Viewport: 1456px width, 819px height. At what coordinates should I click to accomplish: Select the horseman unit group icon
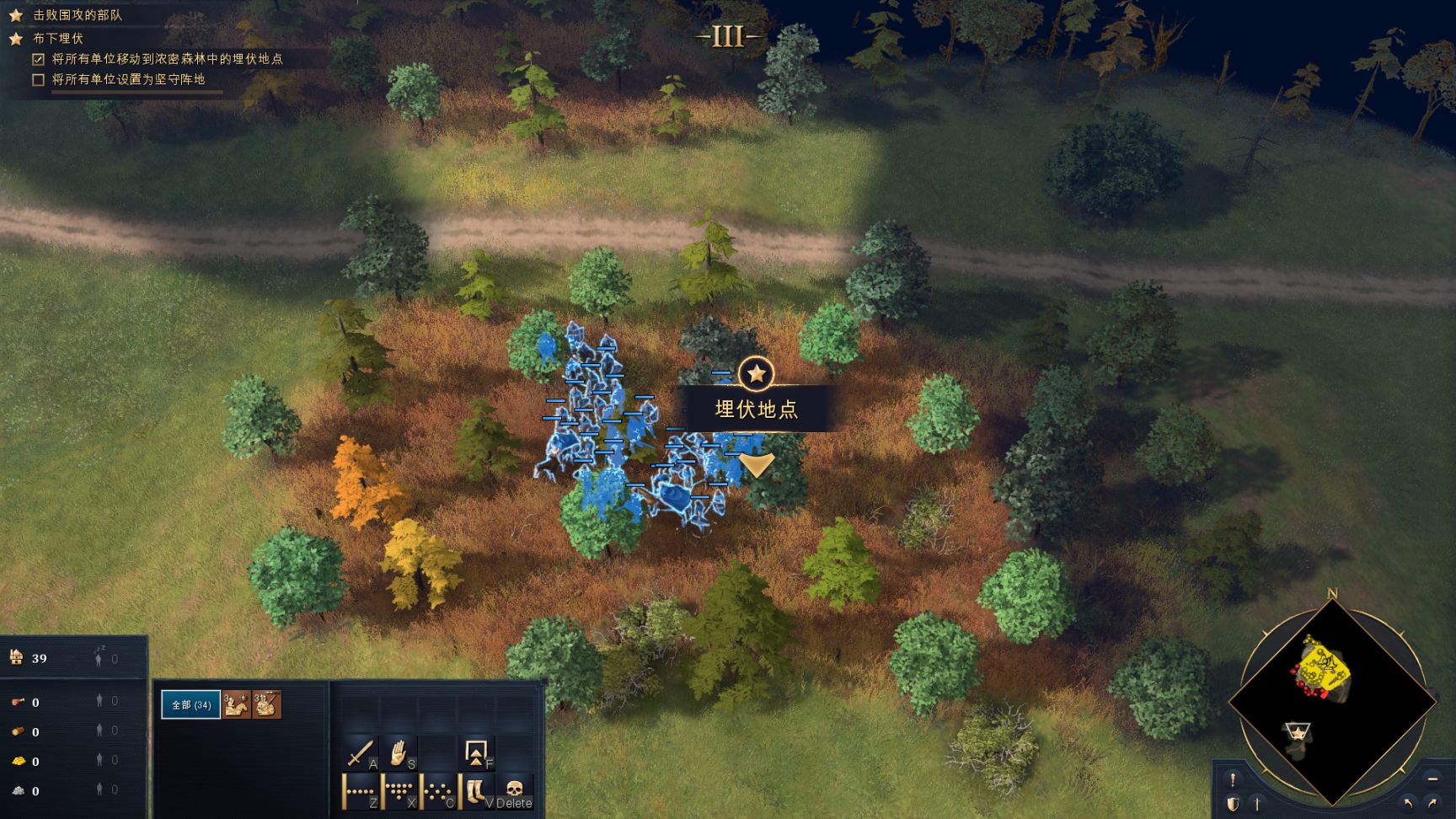[x=238, y=704]
